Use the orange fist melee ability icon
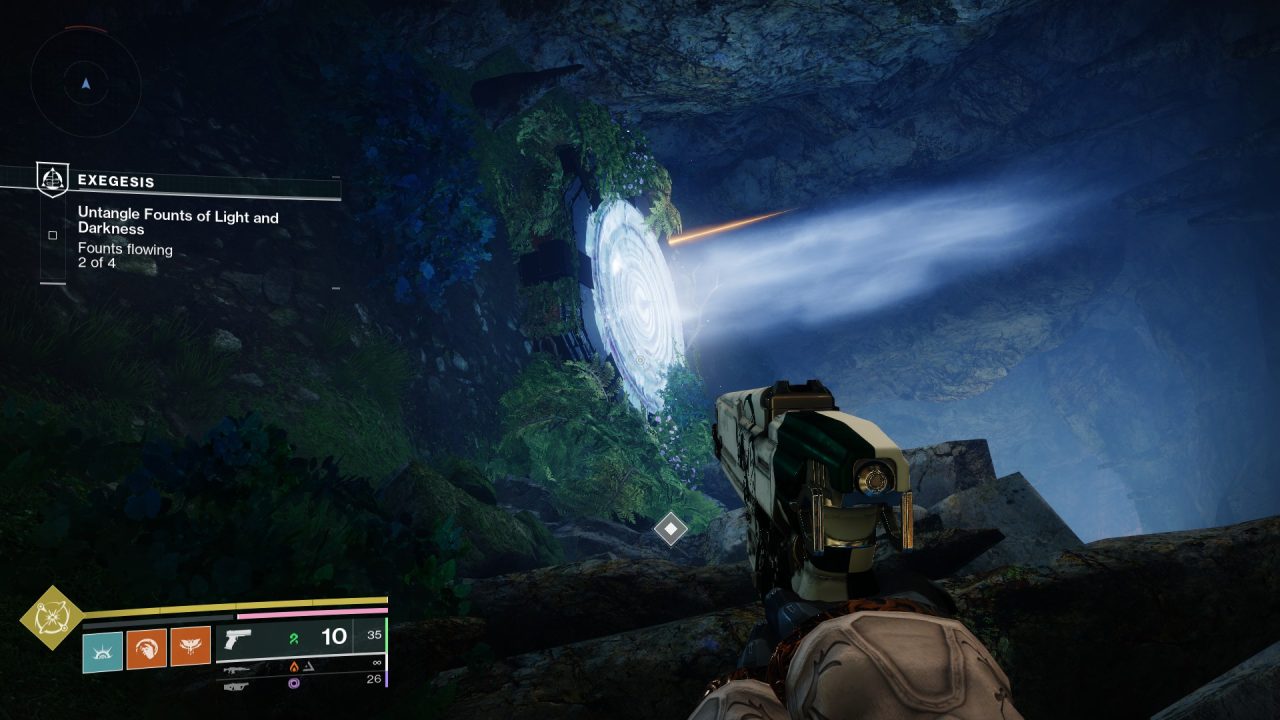 pyautogui.click(x=146, y=649)
